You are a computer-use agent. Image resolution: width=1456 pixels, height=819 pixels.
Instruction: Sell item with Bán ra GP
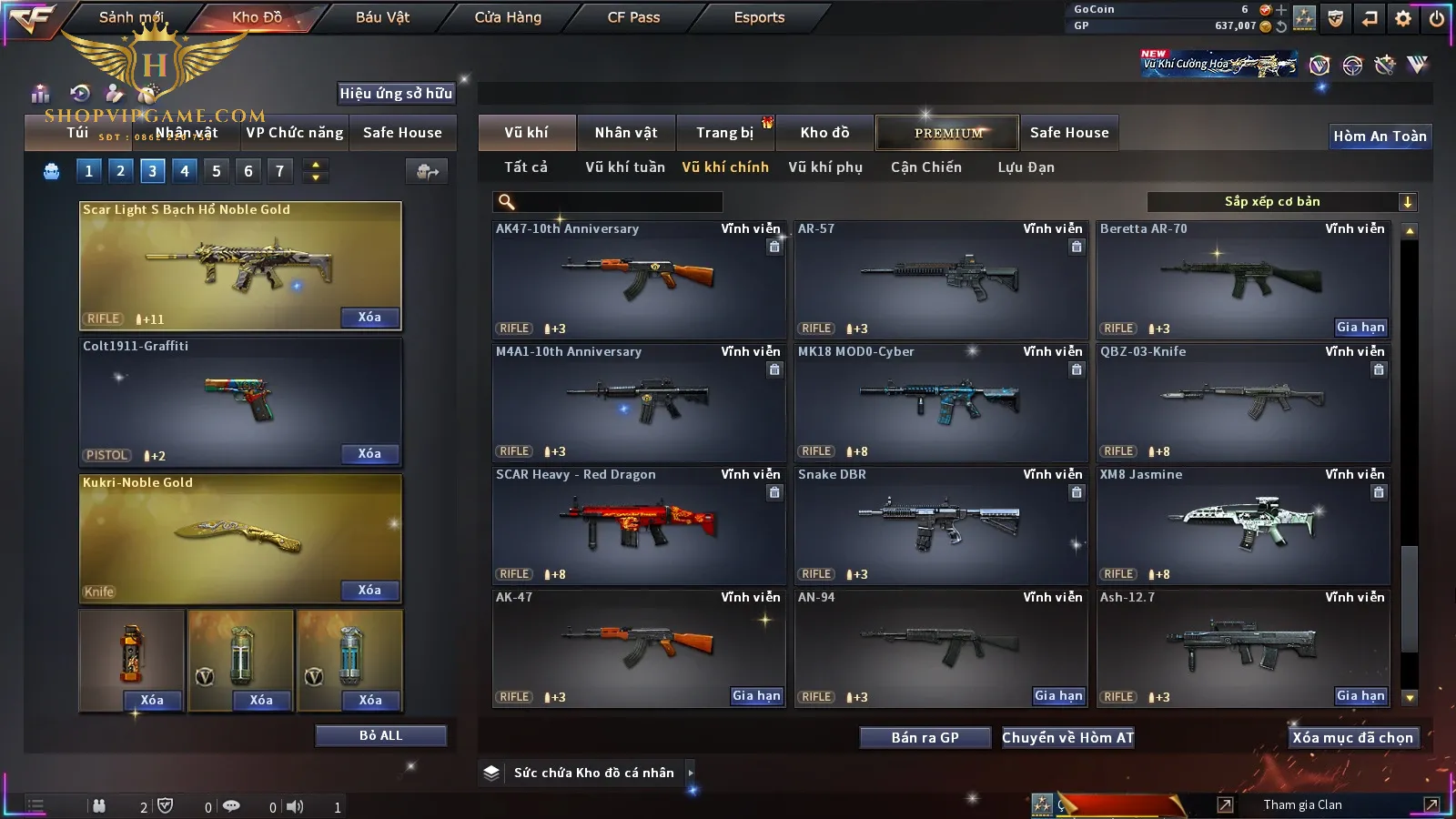coord(925,738)
